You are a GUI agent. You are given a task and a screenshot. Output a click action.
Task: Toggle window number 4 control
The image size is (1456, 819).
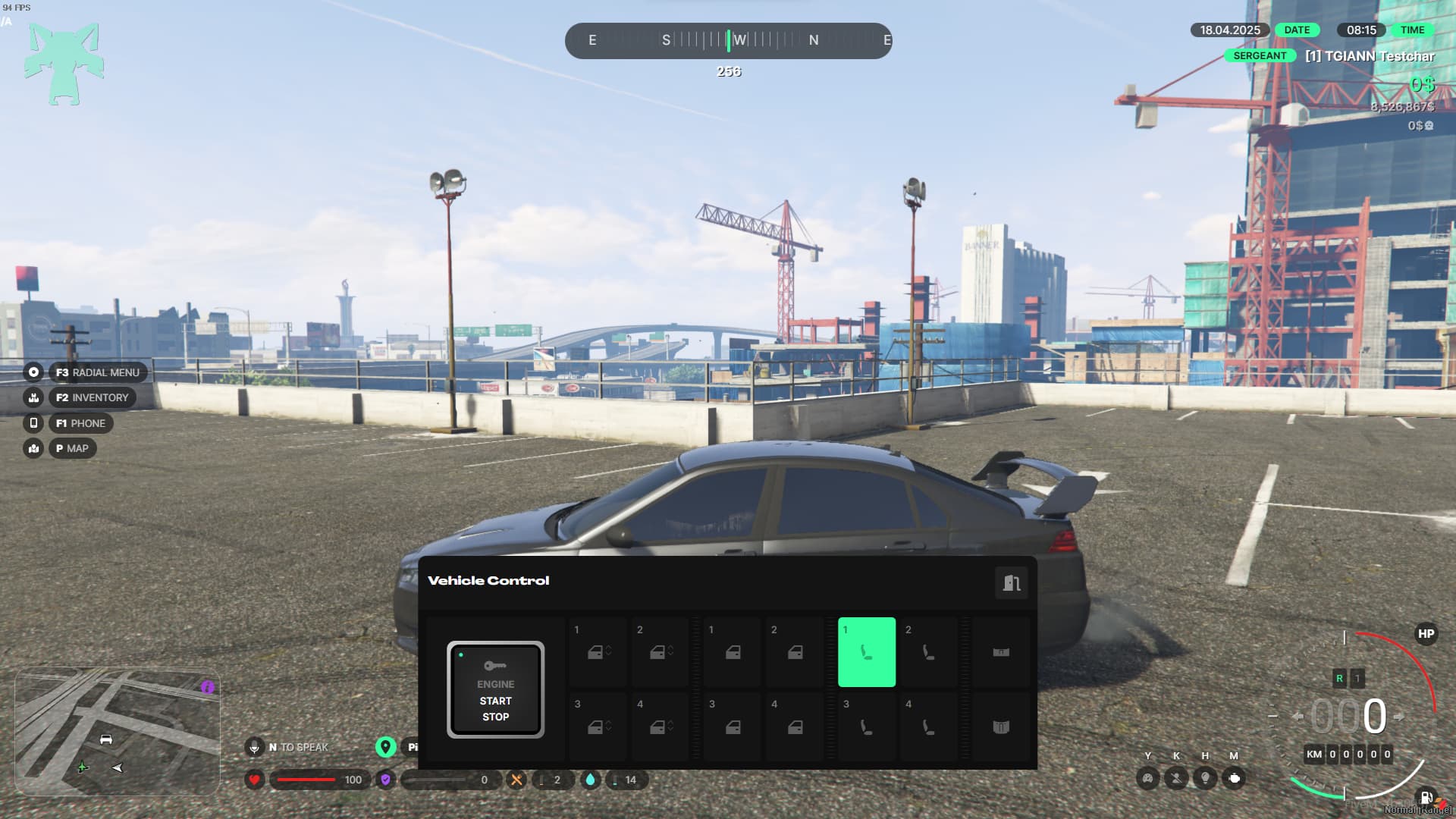[x=661, y=726]
